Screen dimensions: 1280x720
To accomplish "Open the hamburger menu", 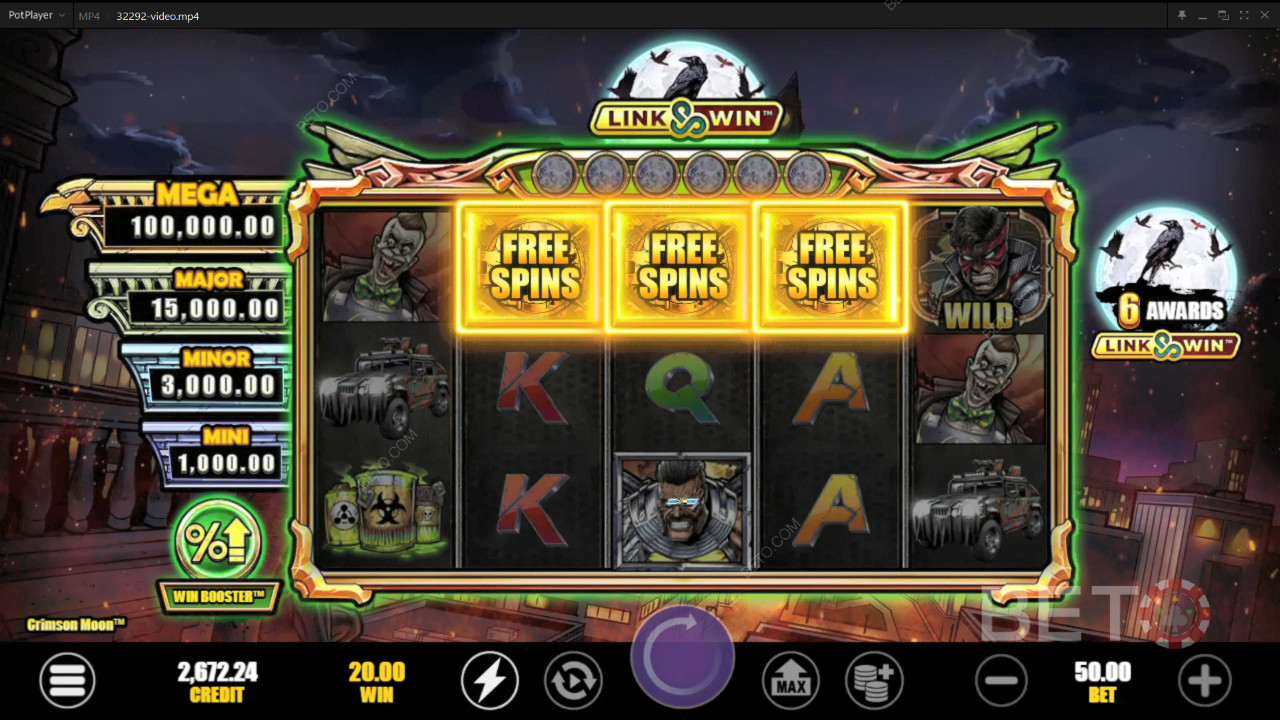I will (67, 680).
